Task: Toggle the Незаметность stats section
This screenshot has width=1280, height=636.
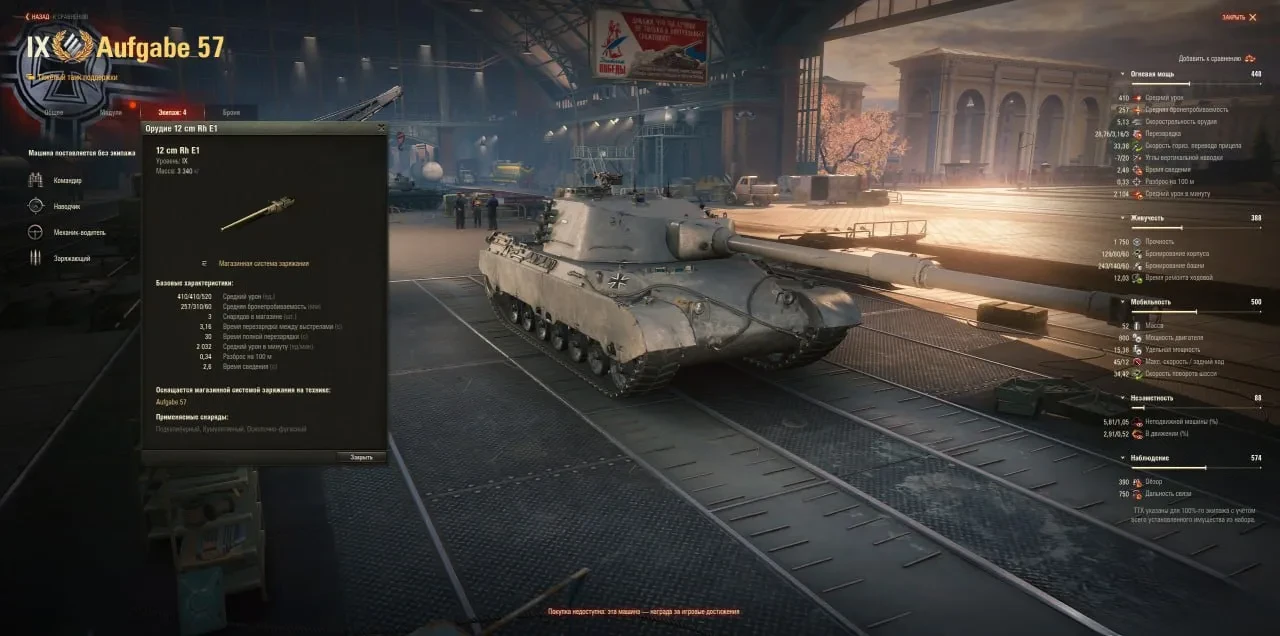Action: point(1122,397)
